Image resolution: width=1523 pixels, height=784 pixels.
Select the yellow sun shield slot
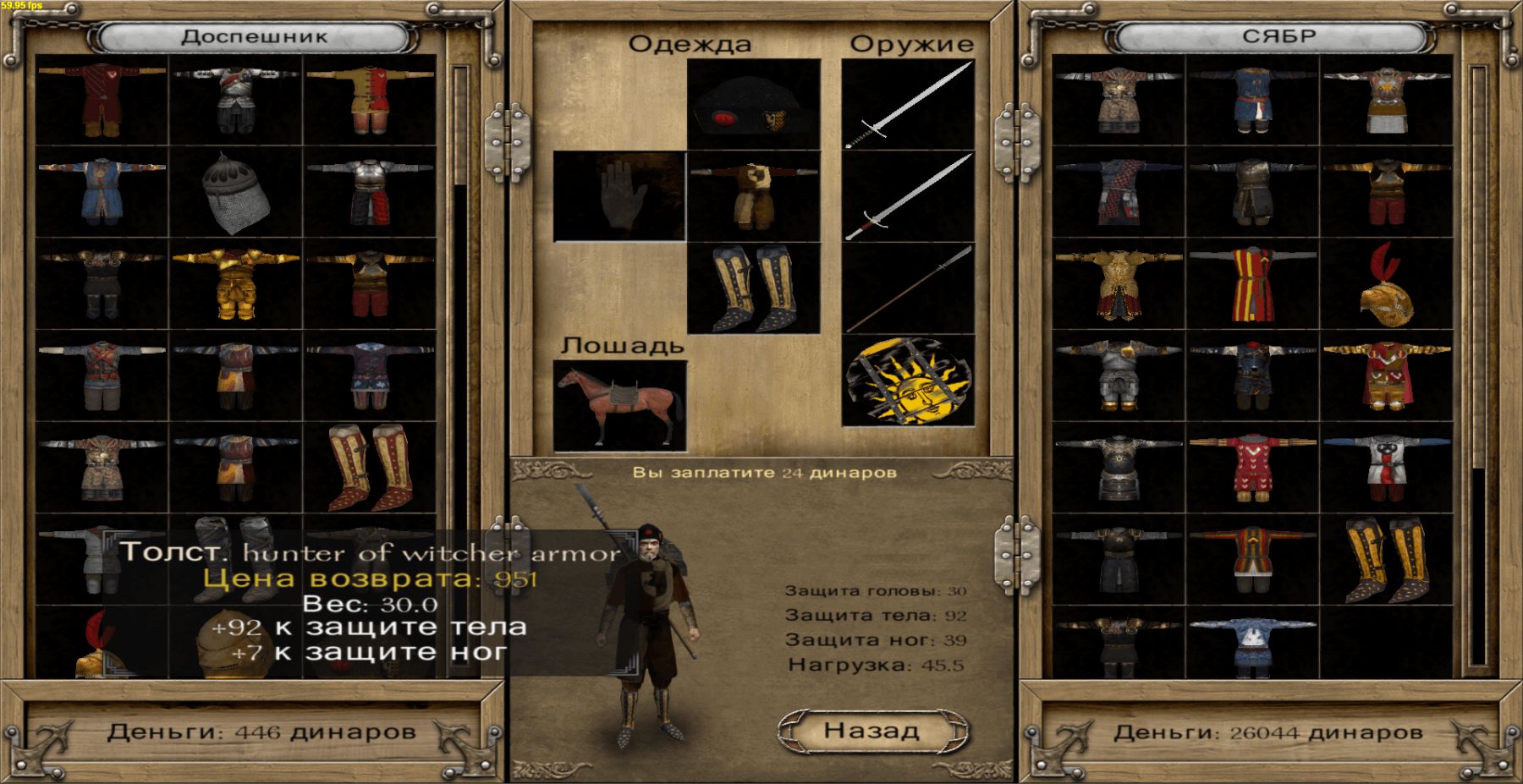point(909,381)
